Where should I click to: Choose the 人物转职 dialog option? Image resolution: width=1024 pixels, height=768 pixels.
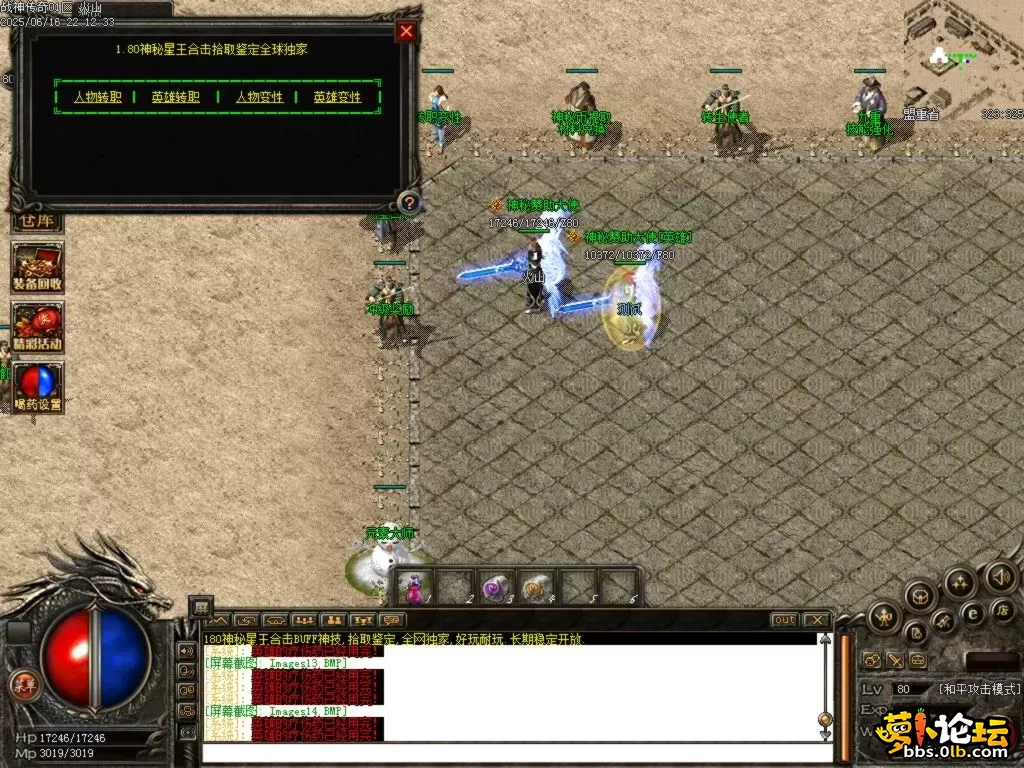(98, 98)
